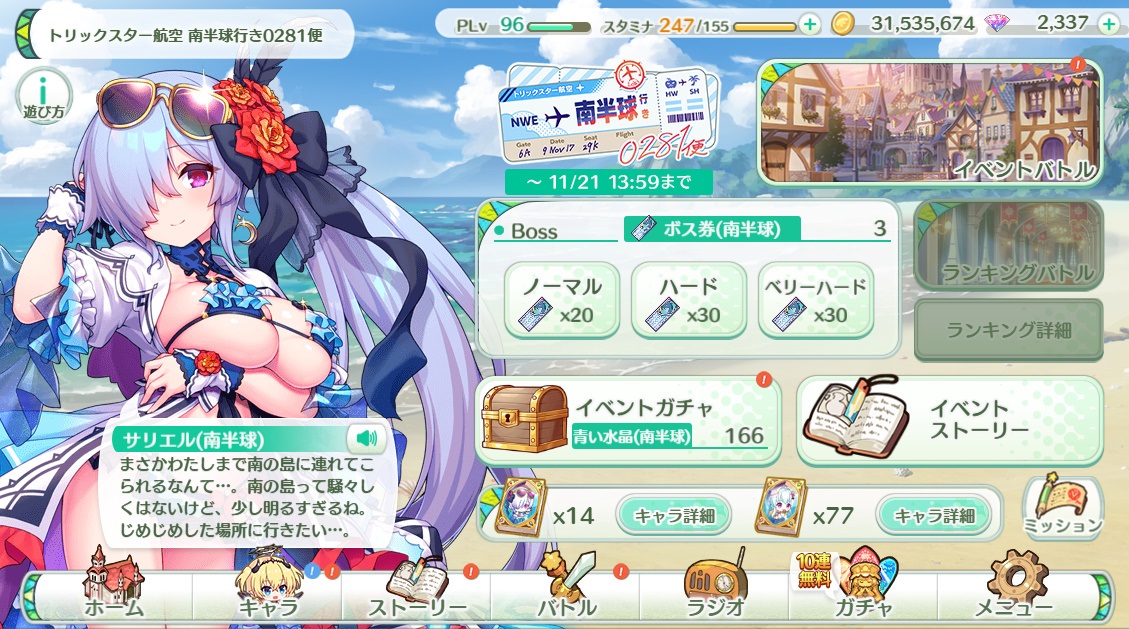View ランキング詳細 ranking details
Viewport: 1129px width, 629px height.
click(1009, 330)
